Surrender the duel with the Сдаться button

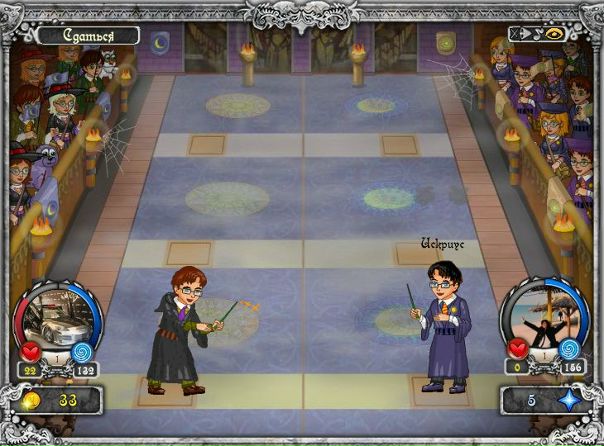86,35
